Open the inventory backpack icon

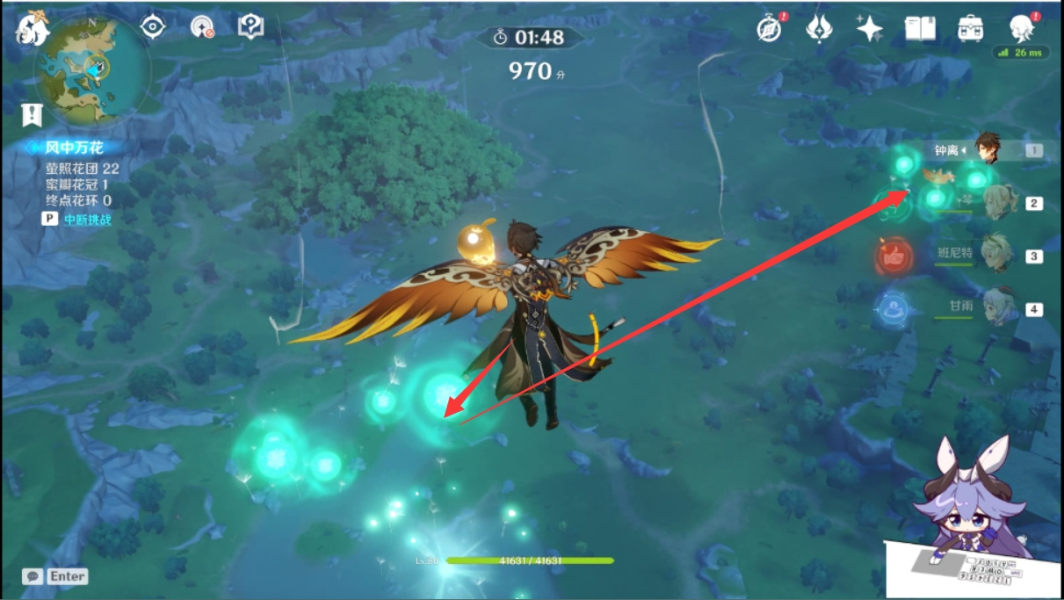tap(970, 29)
